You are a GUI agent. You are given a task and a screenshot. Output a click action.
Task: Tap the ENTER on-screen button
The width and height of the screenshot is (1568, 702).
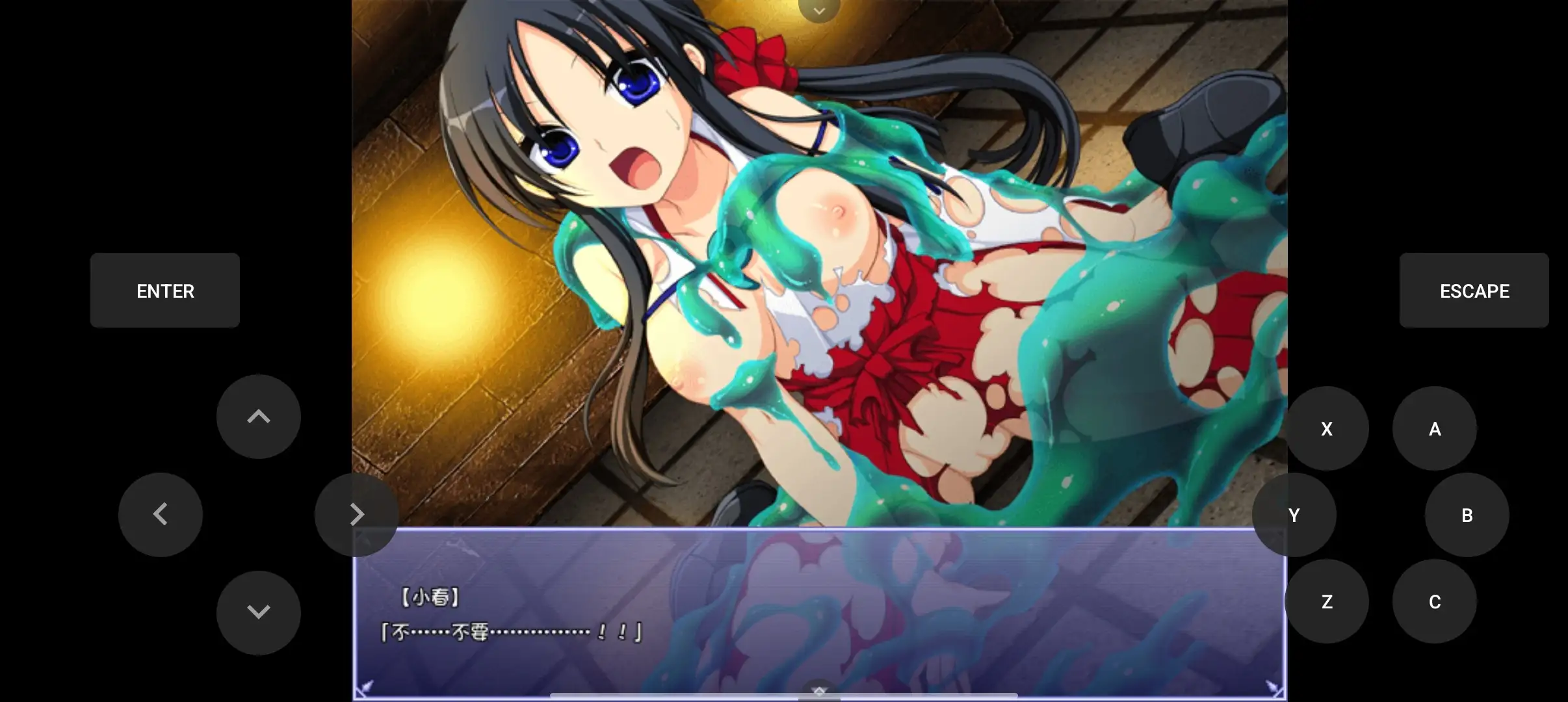pos(165,291)
